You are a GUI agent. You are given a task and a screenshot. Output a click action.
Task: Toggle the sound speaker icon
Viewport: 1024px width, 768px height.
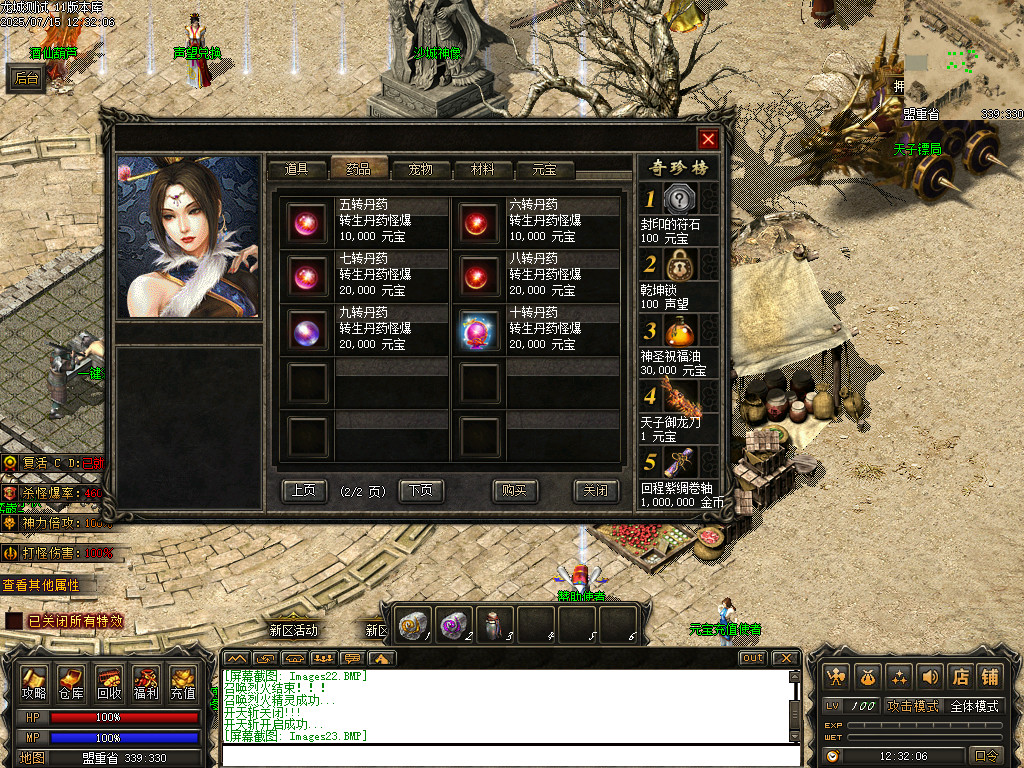click(930, 677)
